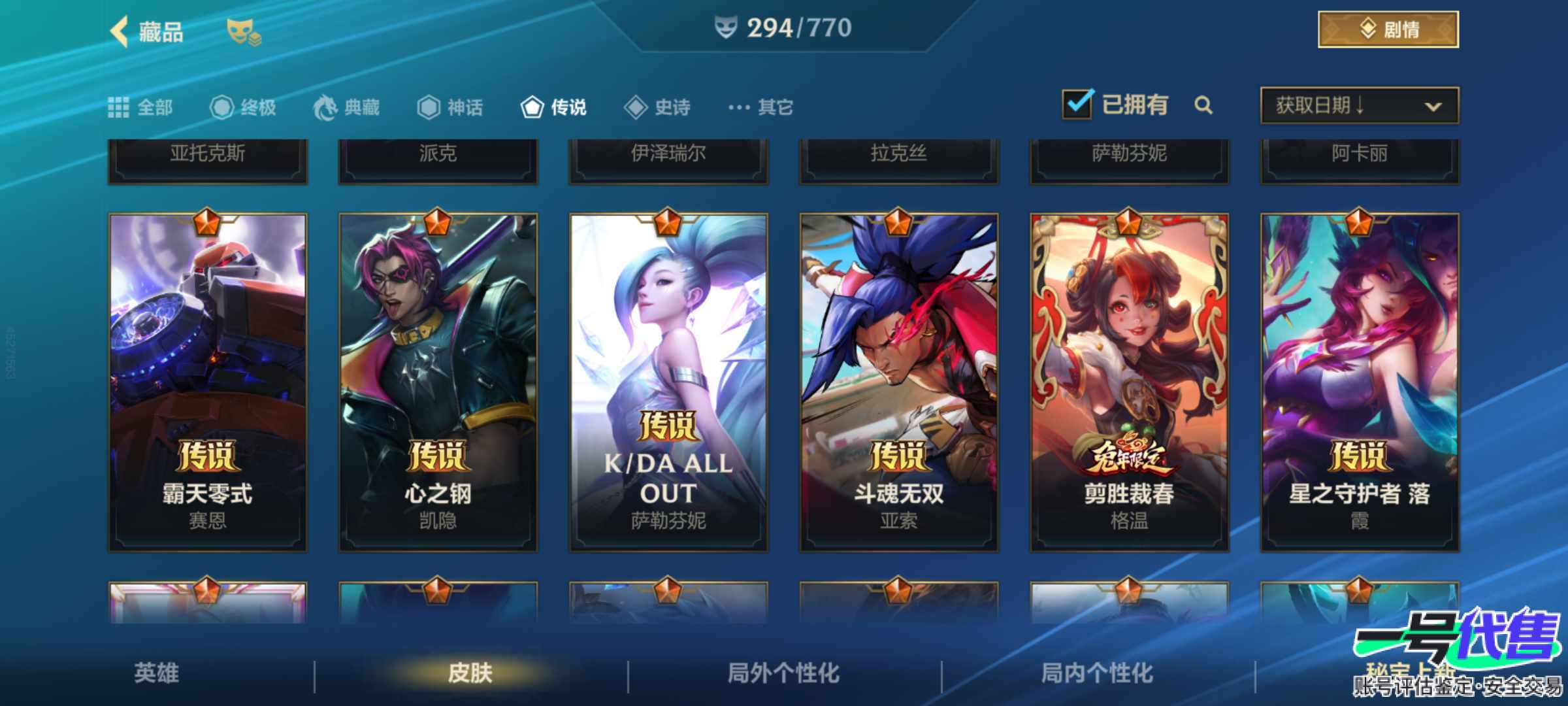Toggle the 已拥有 owned checkbox
This screenshot has width=1568, height=706.
[x=1079, y=103]
